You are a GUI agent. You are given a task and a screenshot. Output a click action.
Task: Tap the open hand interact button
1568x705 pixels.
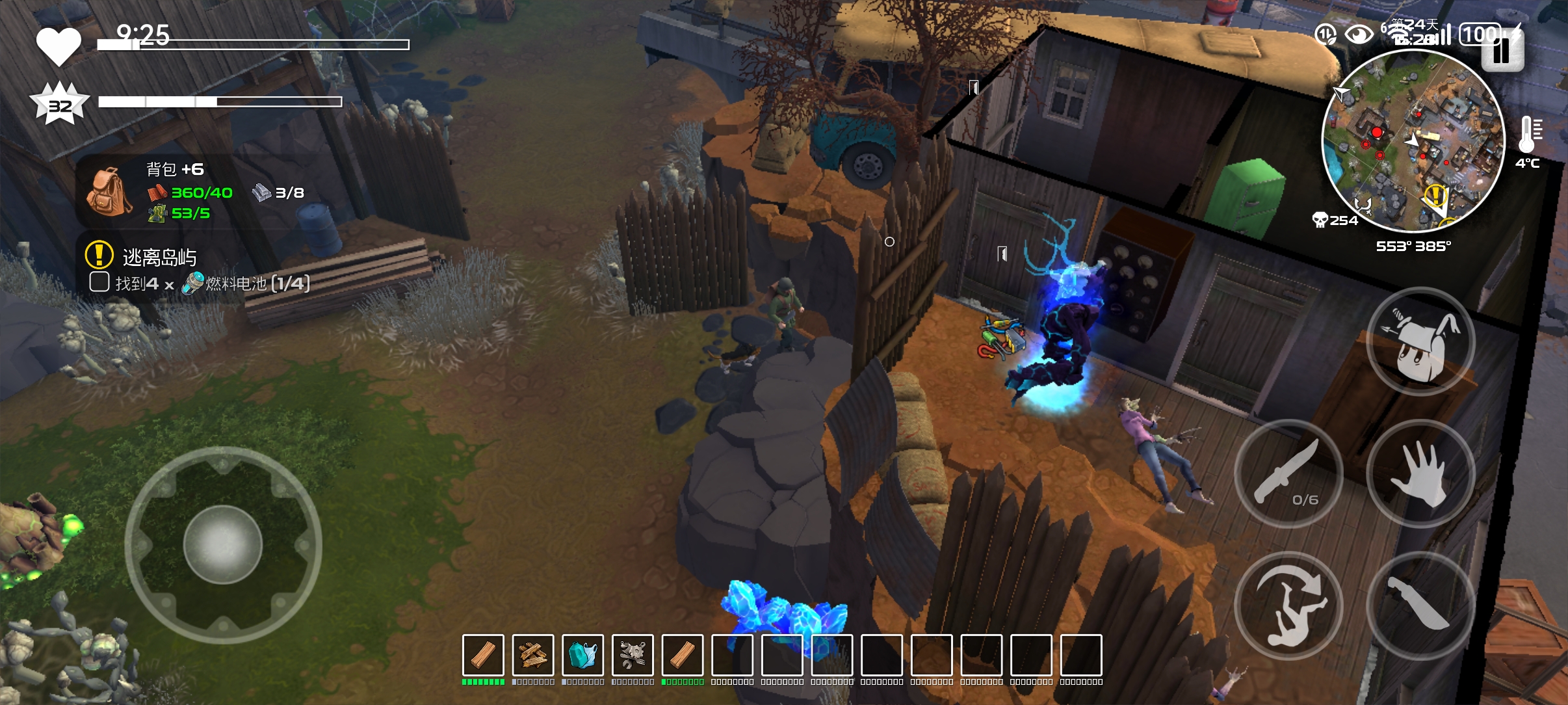(x=1420, y=473)
